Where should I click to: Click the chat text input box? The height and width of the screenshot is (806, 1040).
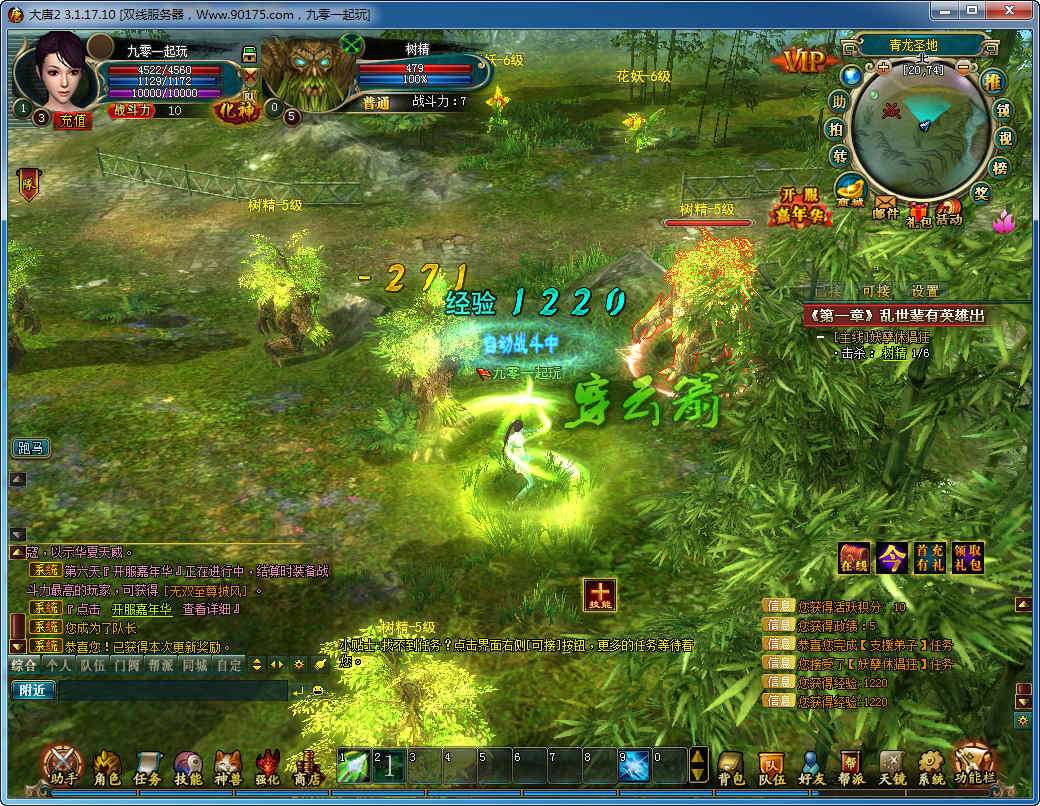click(172, 690)
